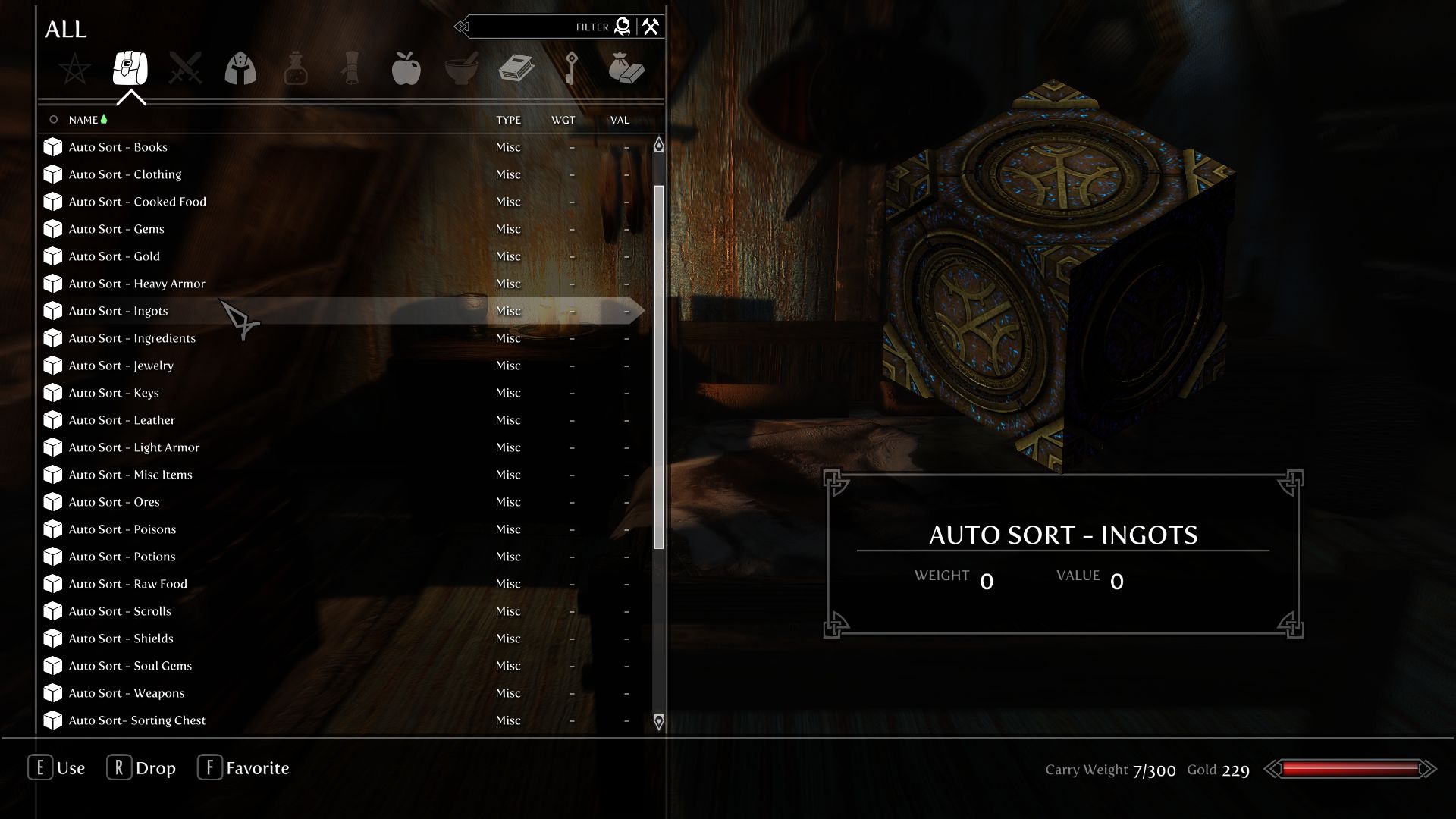Image resolution: width=1456 pixels, height=819 pixels.
Task: Sort the list by VAL column
Action: (620, 120)
